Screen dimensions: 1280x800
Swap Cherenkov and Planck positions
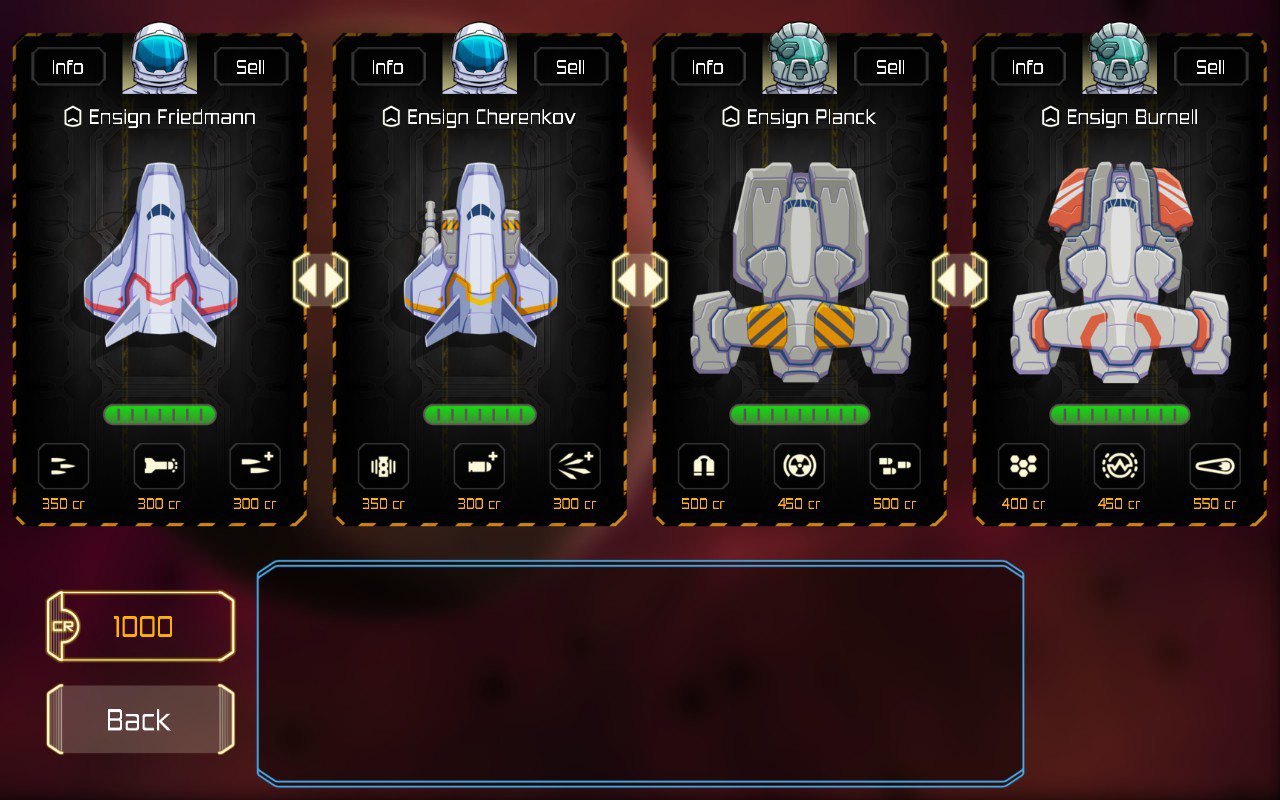(640, 280)
